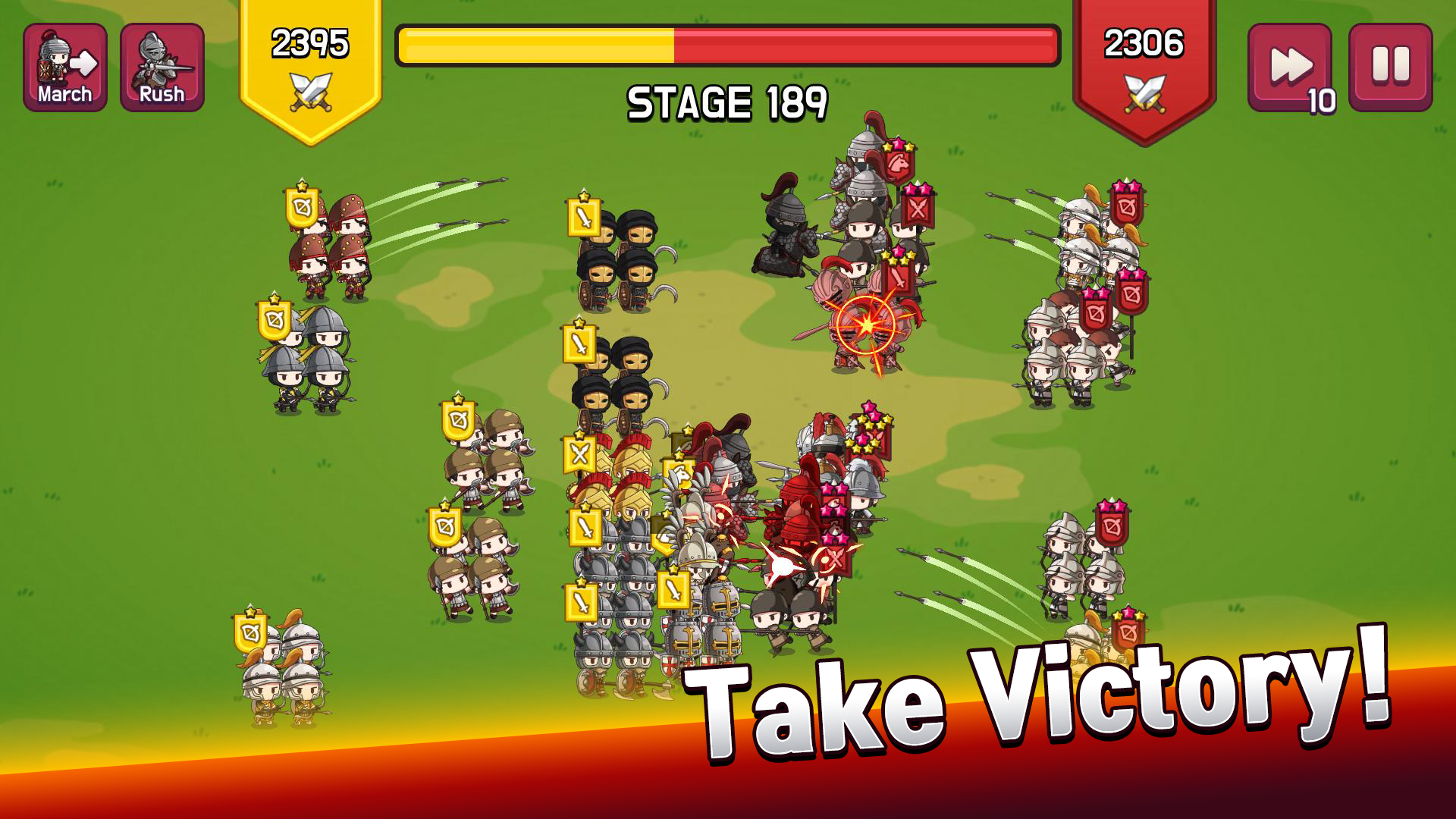Enable Rush mode for troops
Screen dimensions: 1456x819
click(161, 68)
